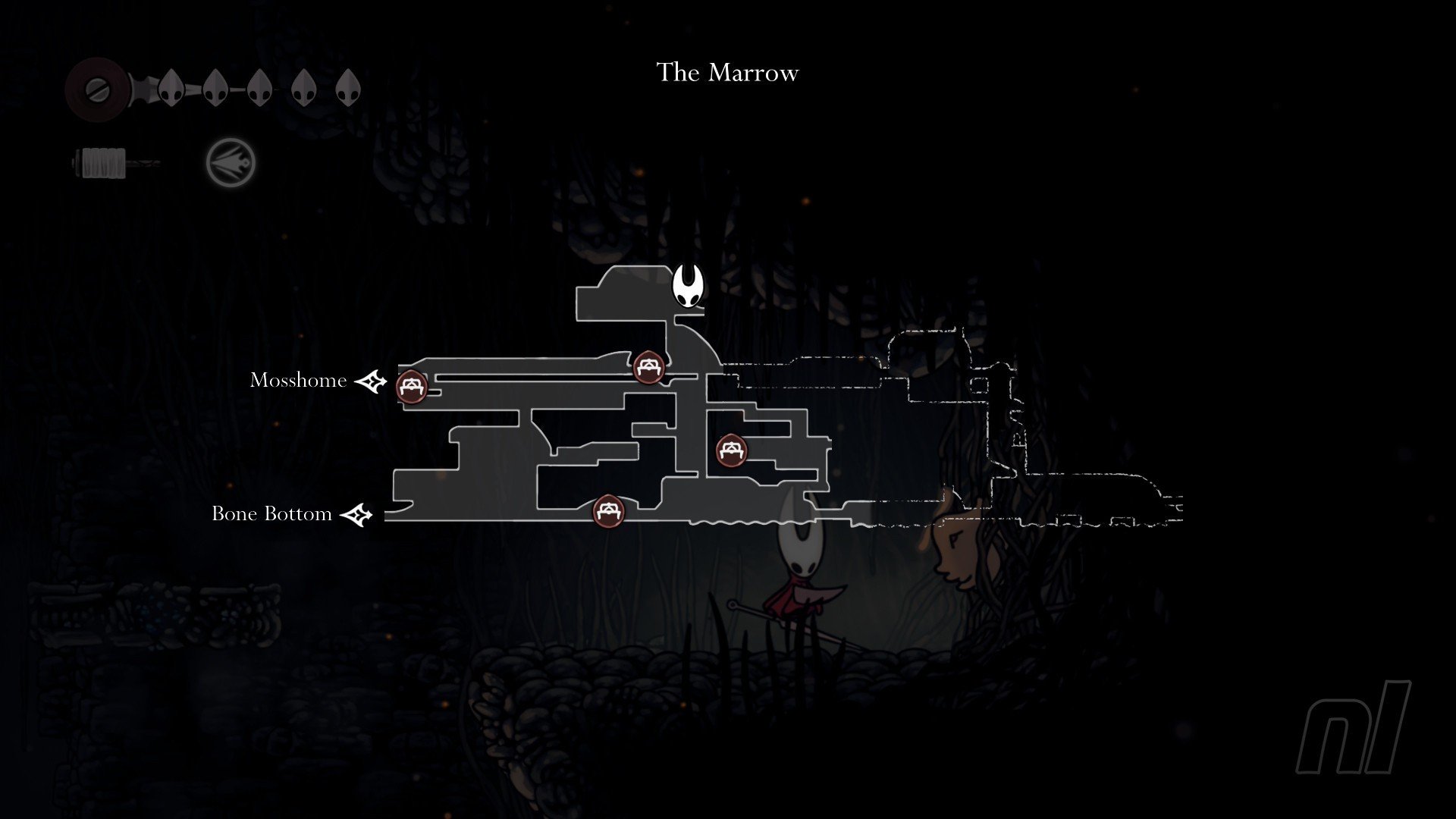Pick the bench marker closest to Hornet's marker
The height and width of the screenshot is (819, 1456).
coord(648,368)
